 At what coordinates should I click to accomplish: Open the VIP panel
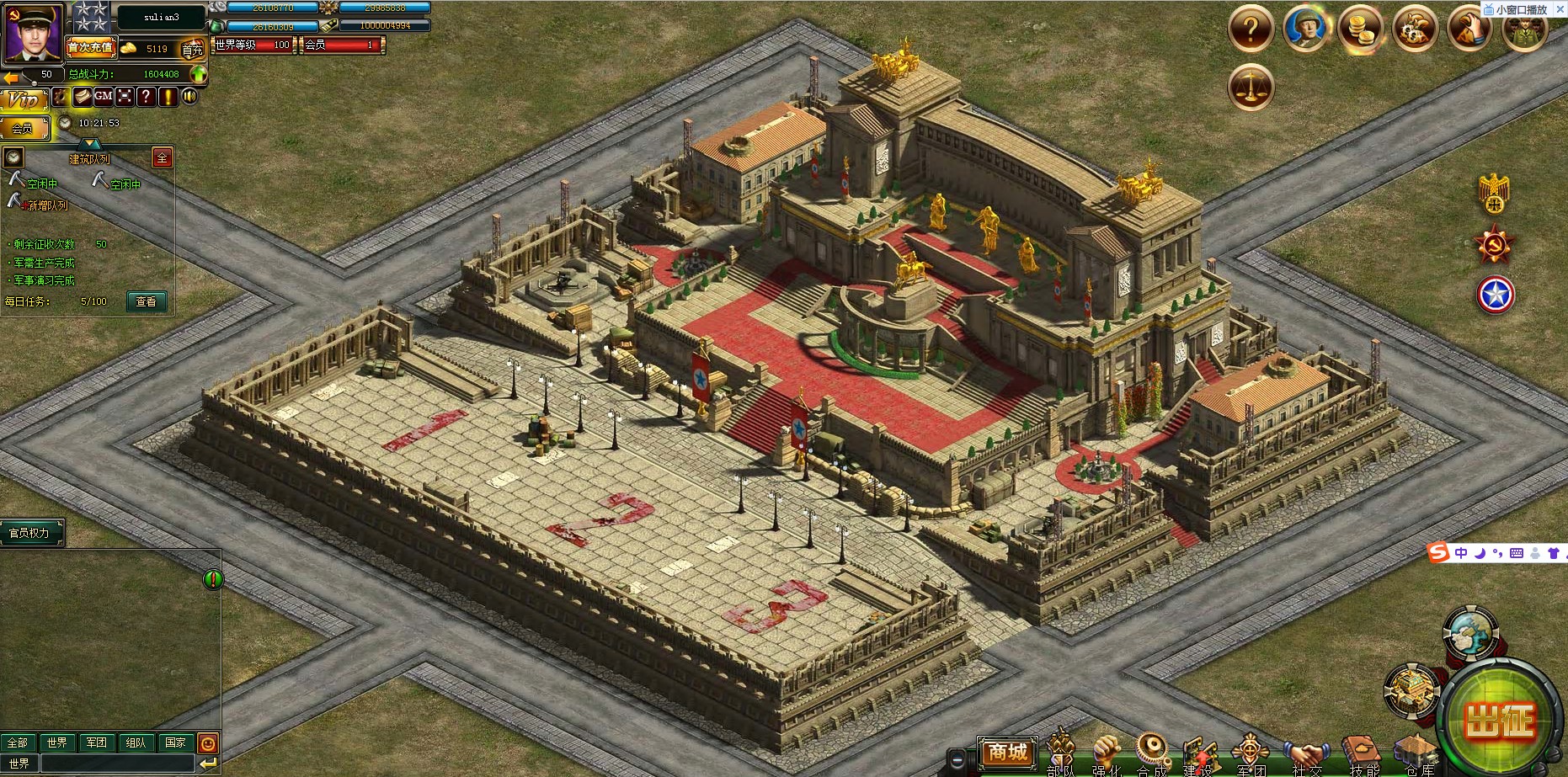24,99
